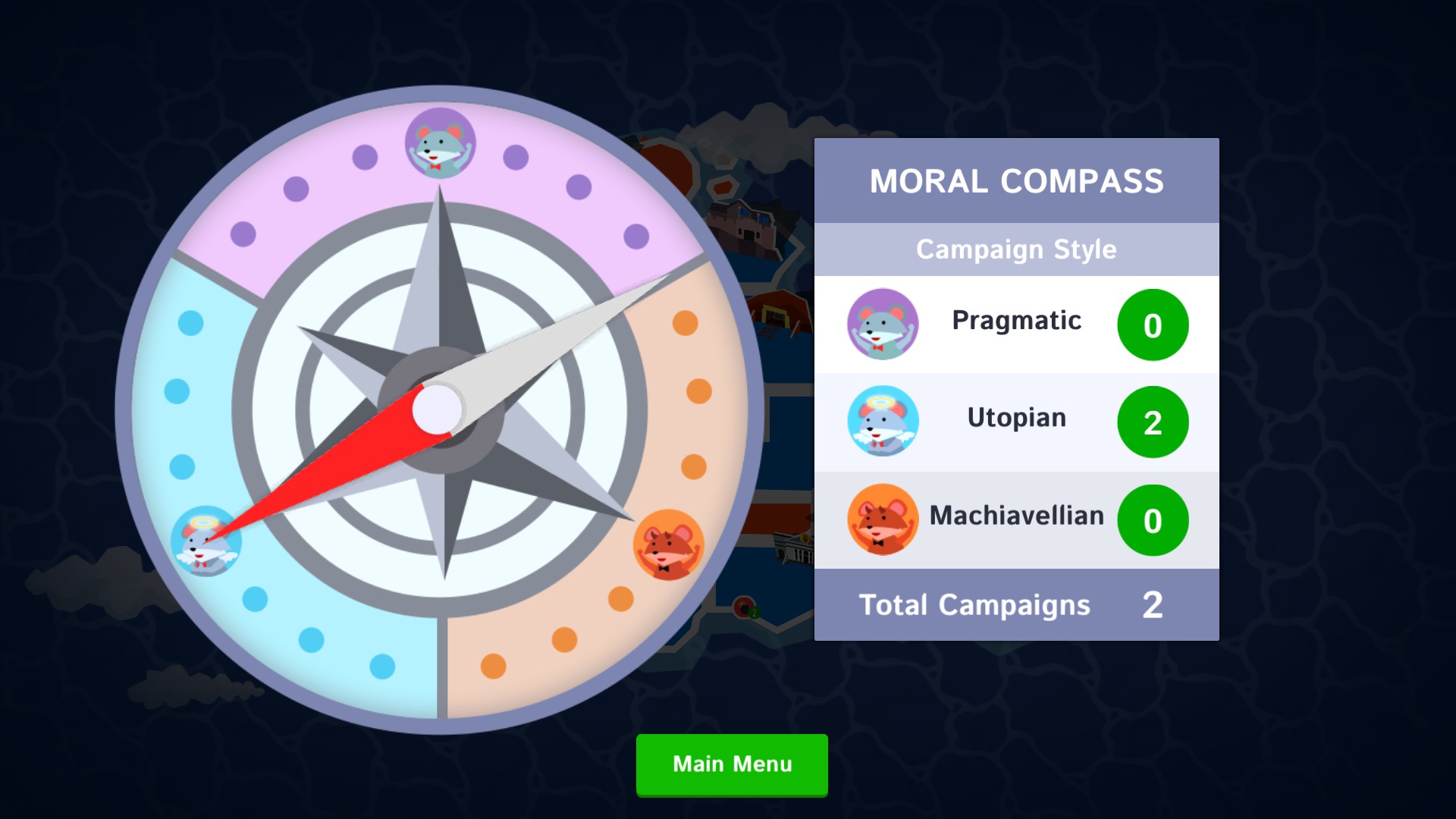Click the Campaign Style header bar
This screenshot has height=819, width=1456.
tap(1016, 249)
